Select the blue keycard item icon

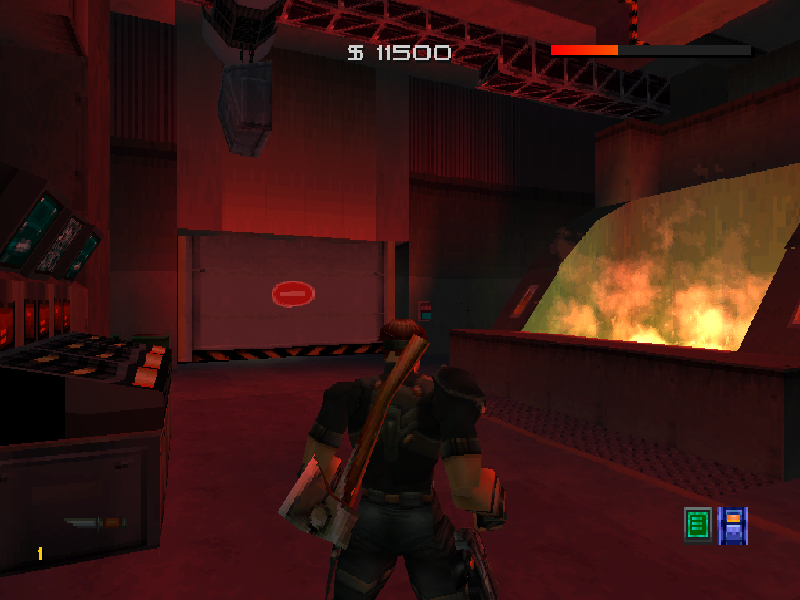coord(733,525)
